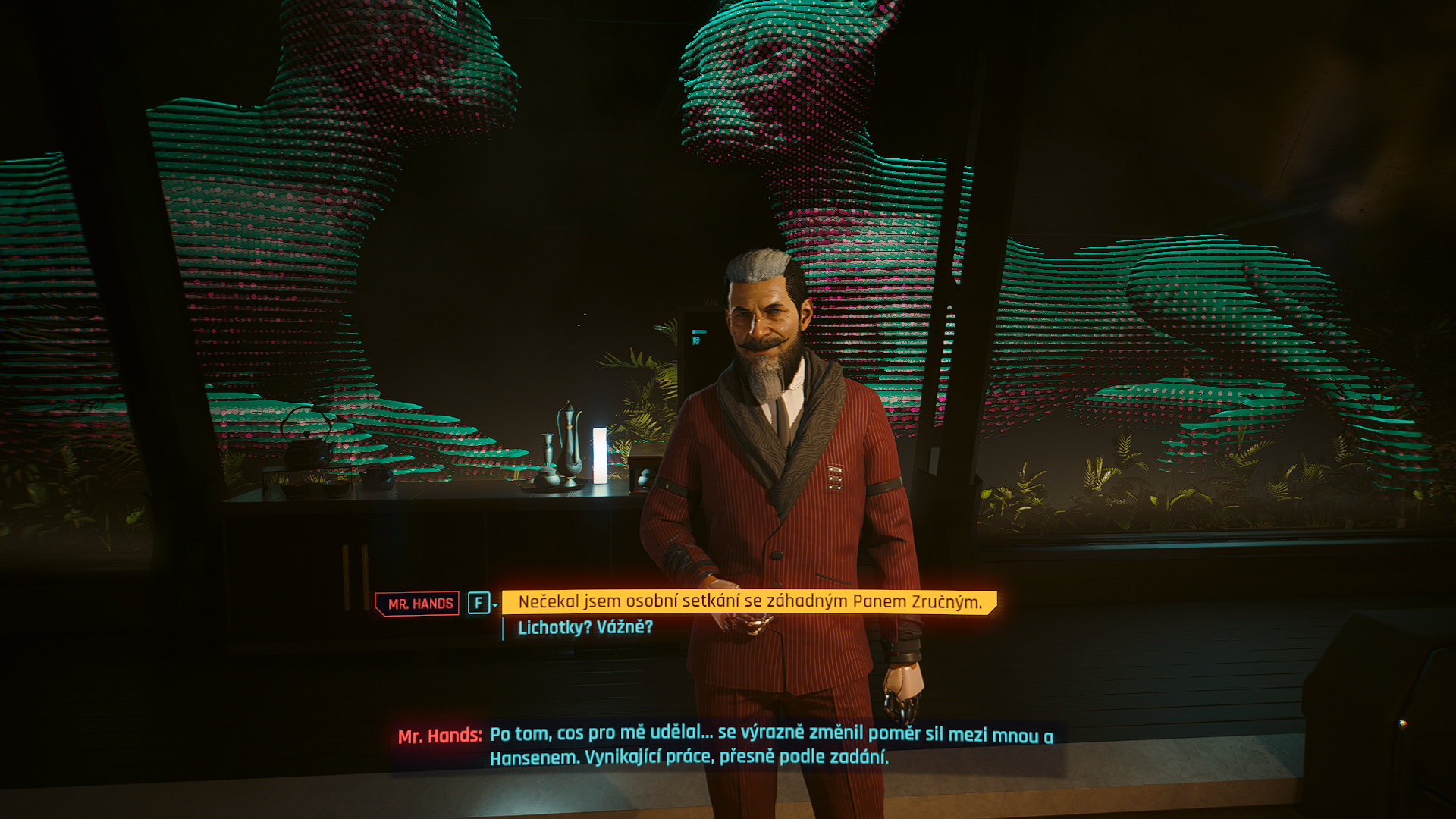Select the "Lichotky? Vážně?" dialogue option
Image resolution: width=1456 pixels, height=819 pixels.
click(x=585, y=628)
